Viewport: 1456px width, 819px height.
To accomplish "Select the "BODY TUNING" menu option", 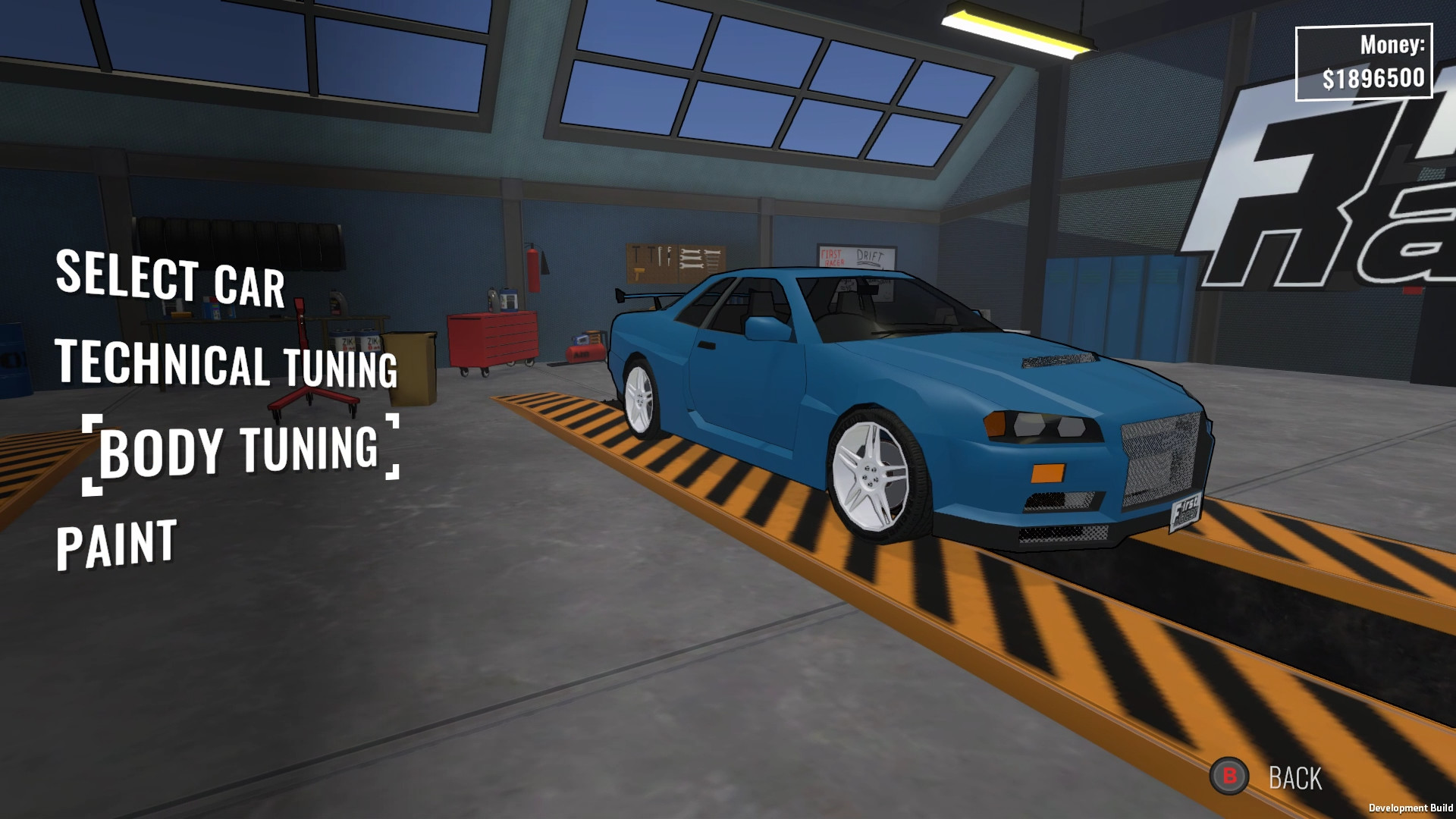I will click(x=241, y=451).
